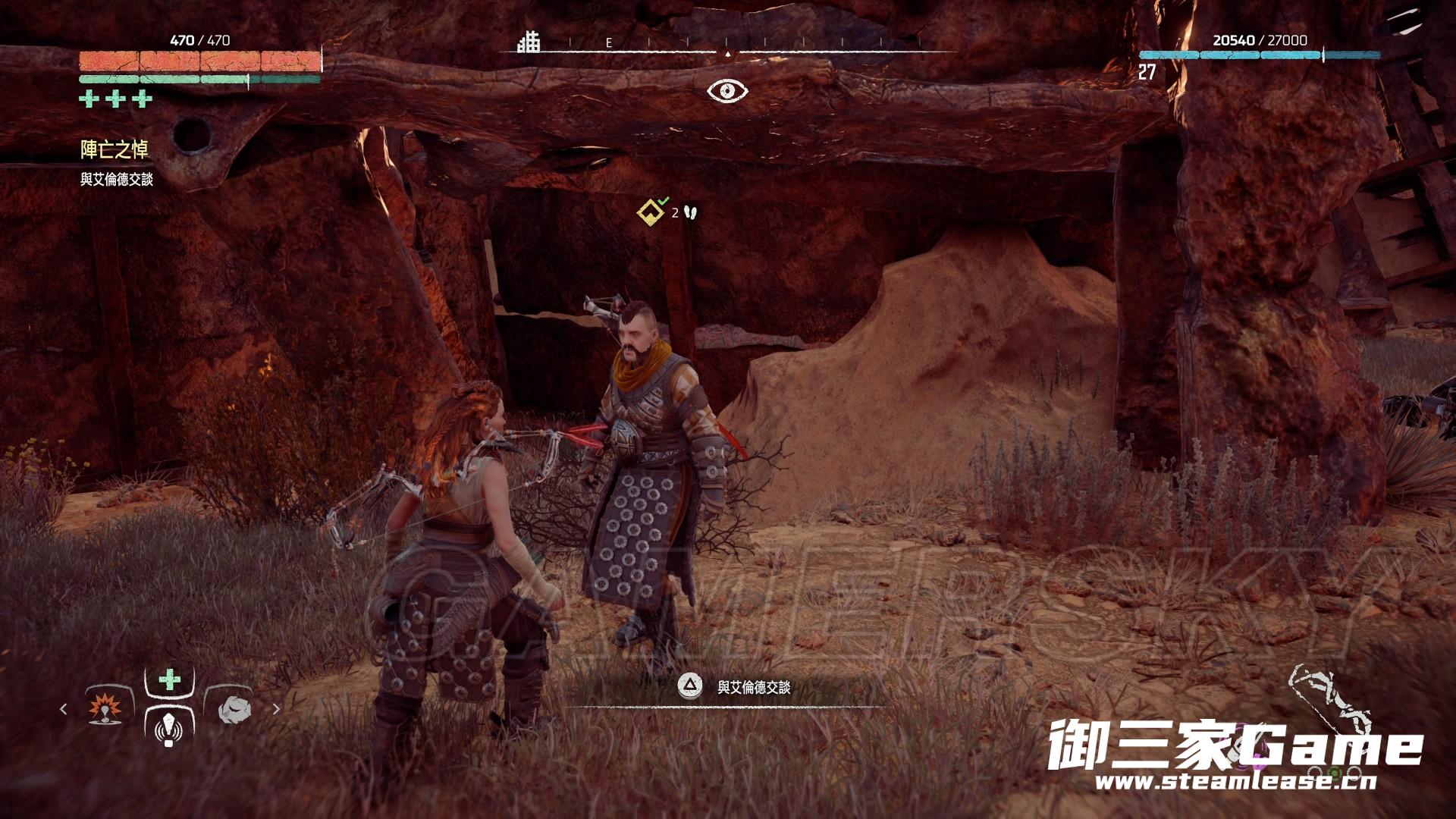
Task: Cycle tools with the left arrow
Action: pyautogui.click(x=64, y=709)
